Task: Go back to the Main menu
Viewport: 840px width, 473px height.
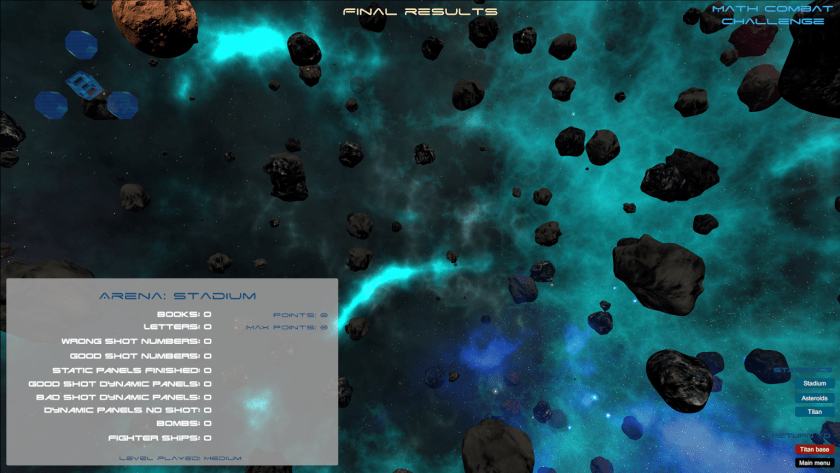Action: [x=814, y=462]
